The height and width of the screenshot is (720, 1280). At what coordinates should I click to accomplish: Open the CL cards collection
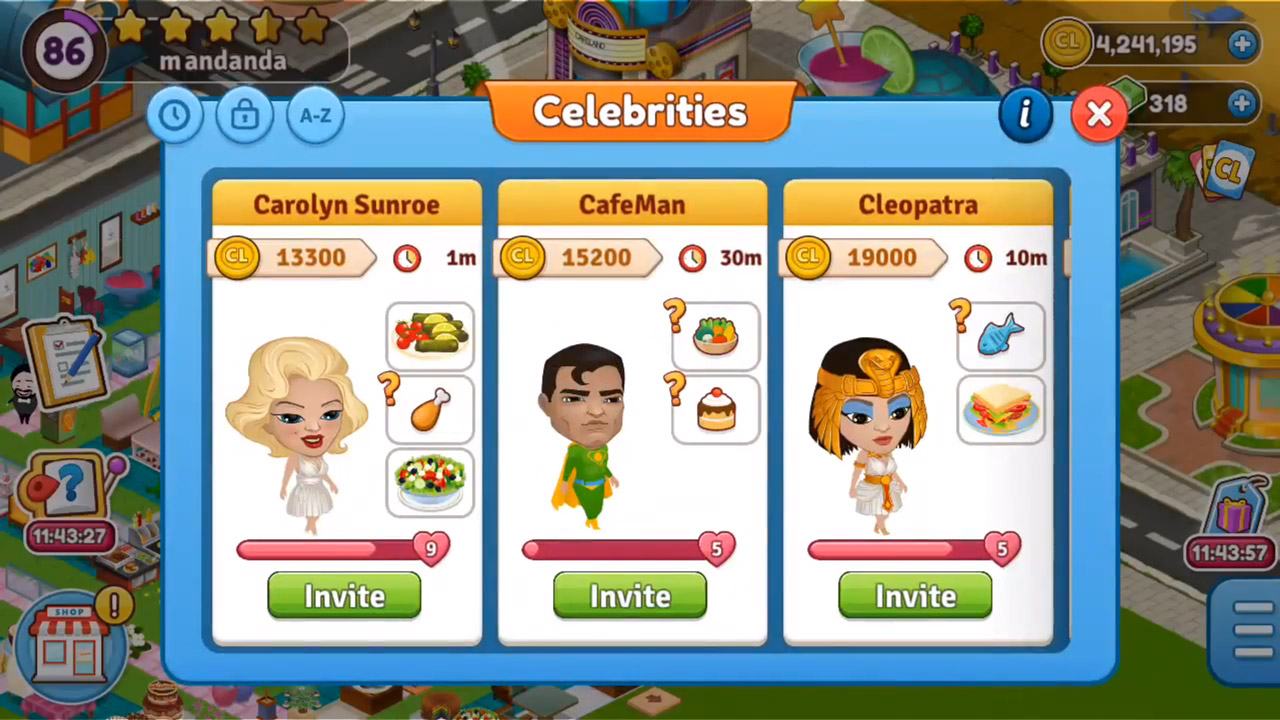[1220, 172]
